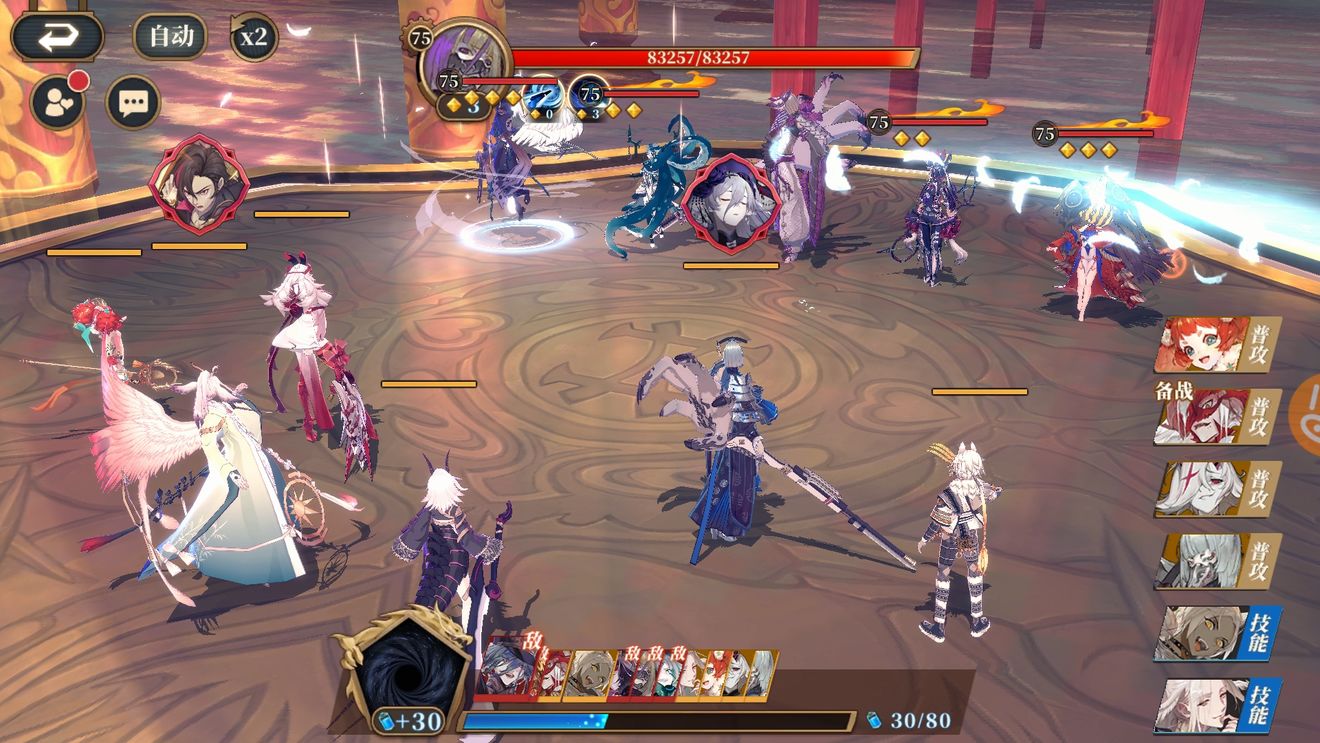Go back using the return arrow button

tap(57, 37)
